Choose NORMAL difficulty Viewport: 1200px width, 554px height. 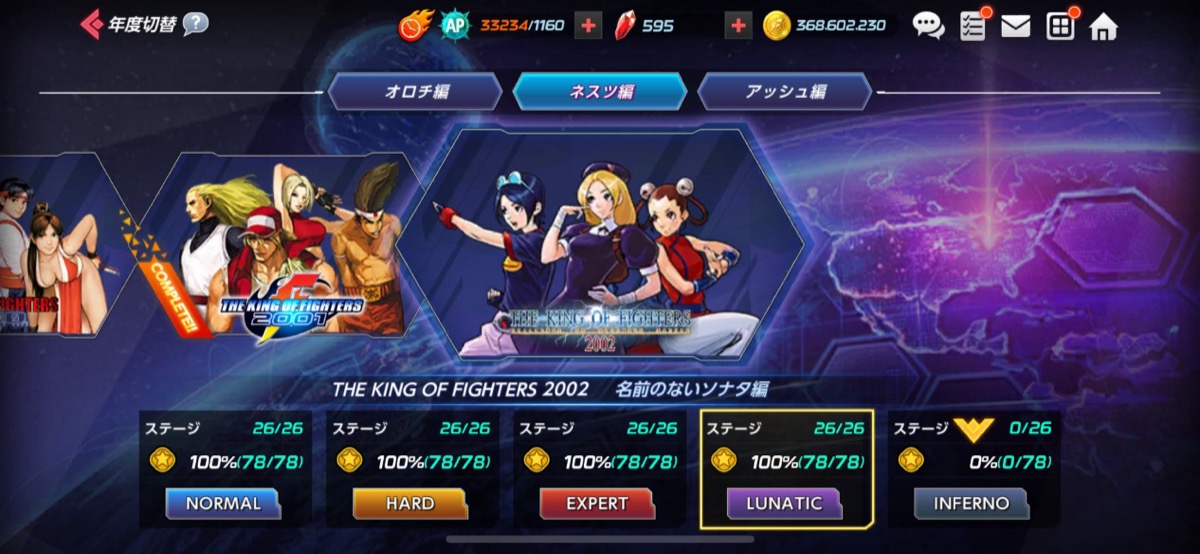[223, 503]
